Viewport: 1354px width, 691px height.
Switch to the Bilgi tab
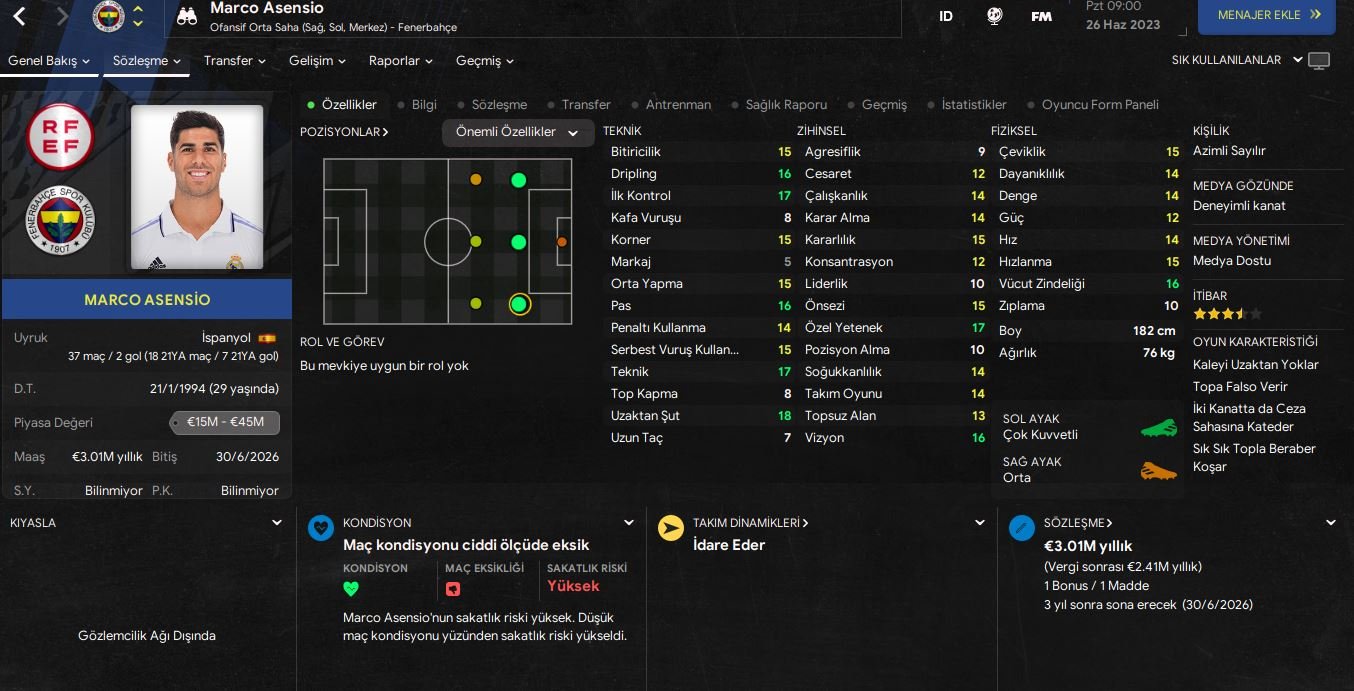click(x=424, y=105)
